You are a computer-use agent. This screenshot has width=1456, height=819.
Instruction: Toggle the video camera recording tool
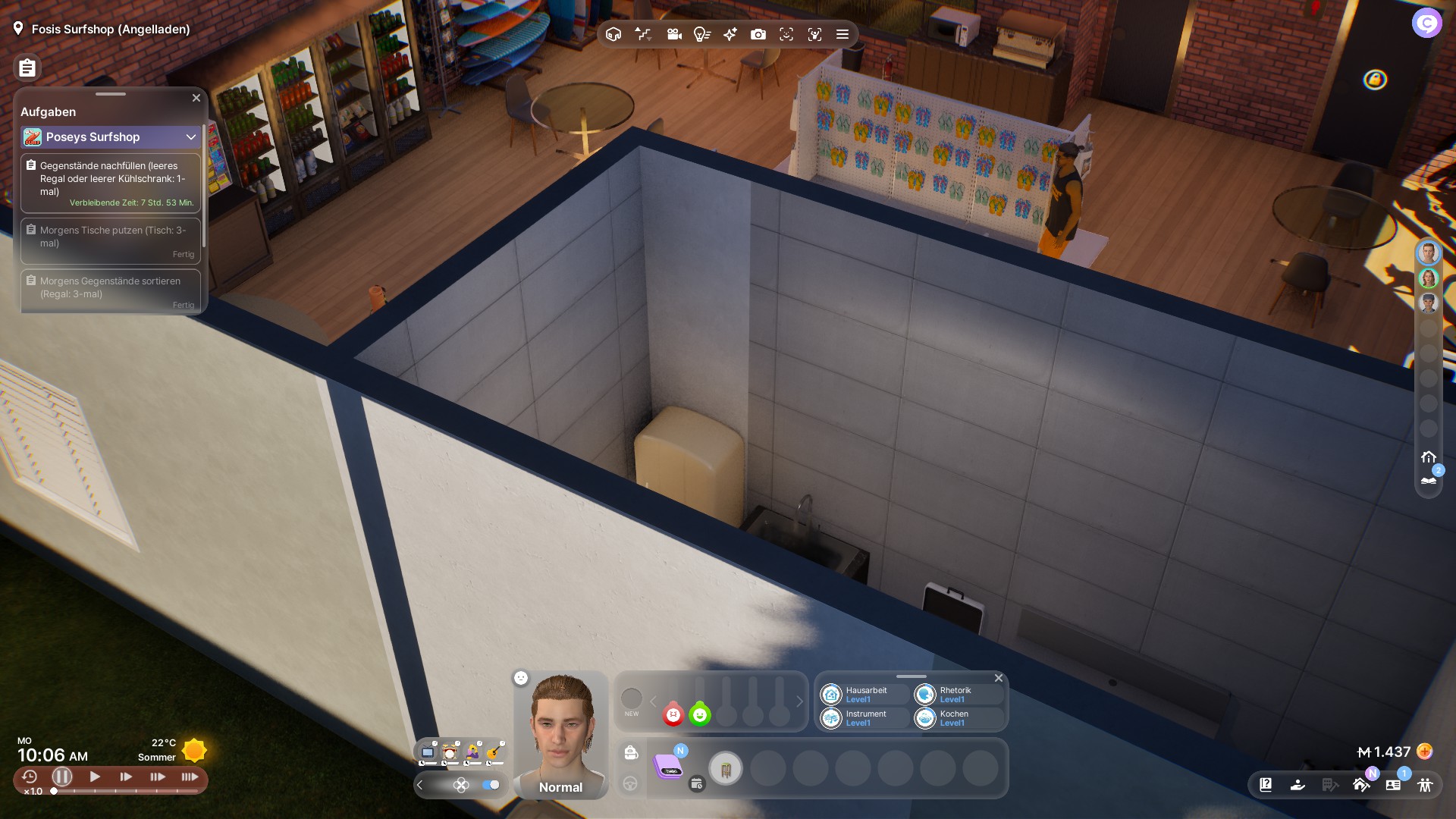pyautogui.click(x=673, y=34)
